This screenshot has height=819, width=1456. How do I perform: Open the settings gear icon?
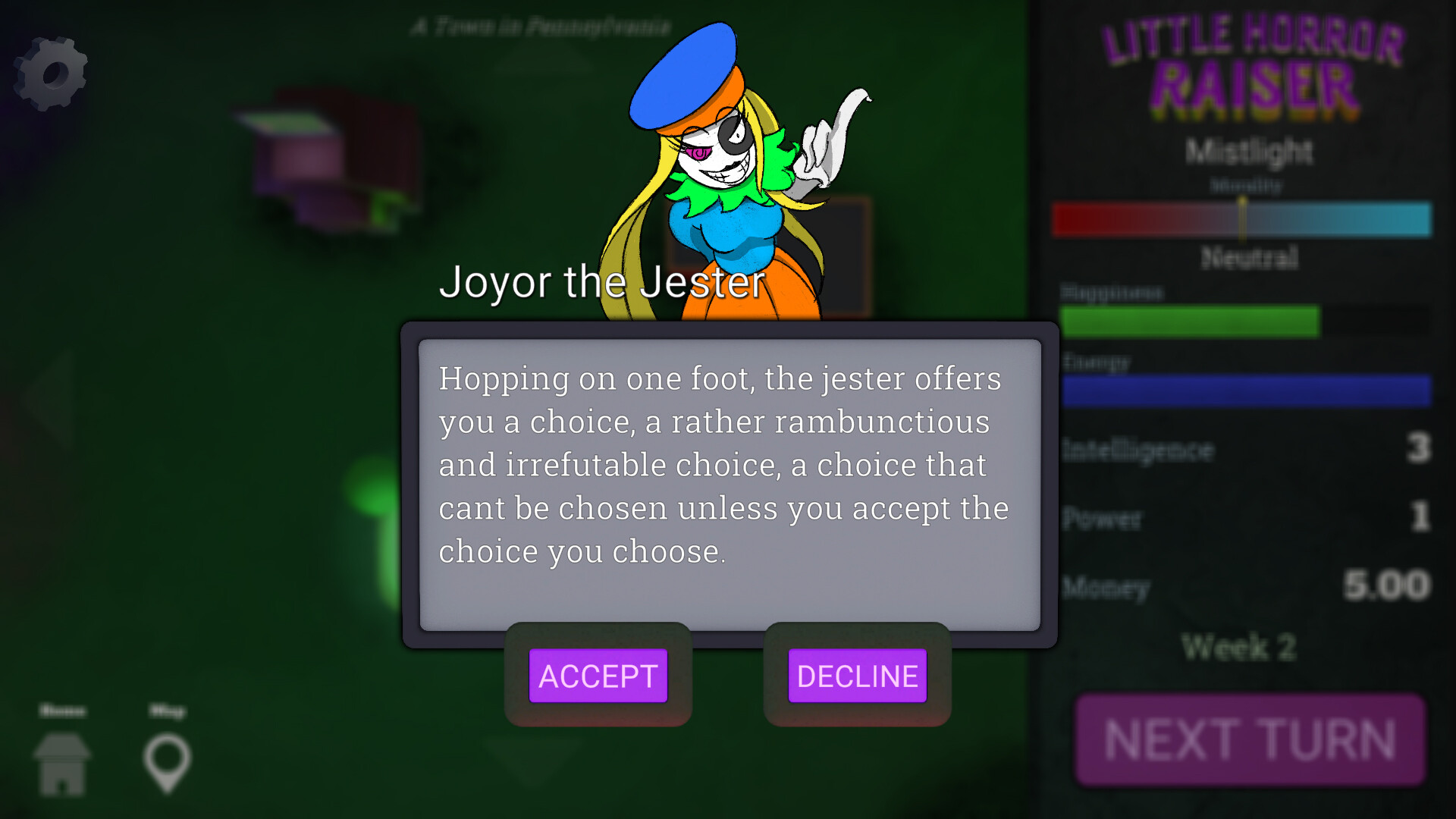pos(49,72)
